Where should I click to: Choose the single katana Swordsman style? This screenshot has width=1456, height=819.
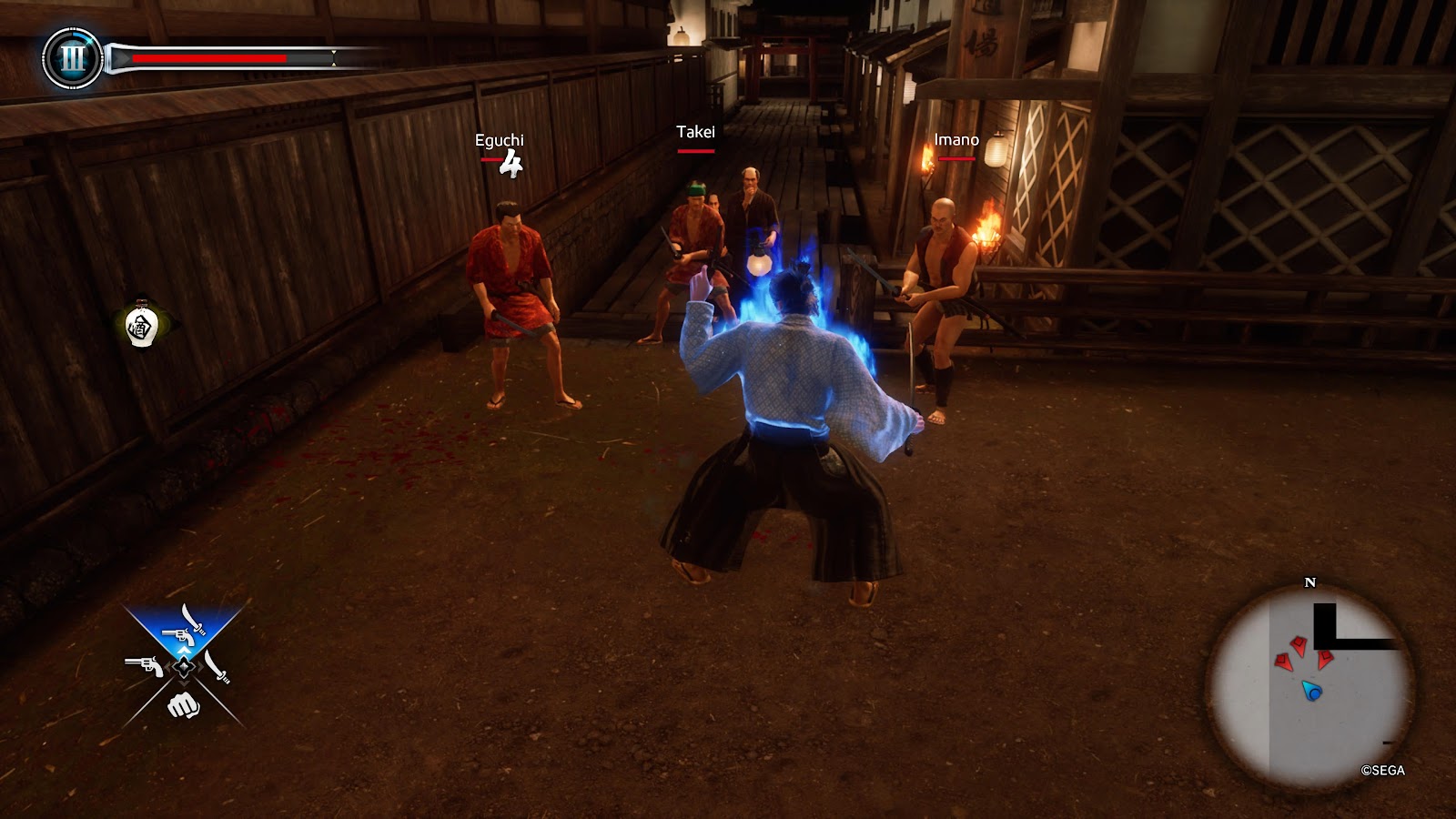[217, 666]
